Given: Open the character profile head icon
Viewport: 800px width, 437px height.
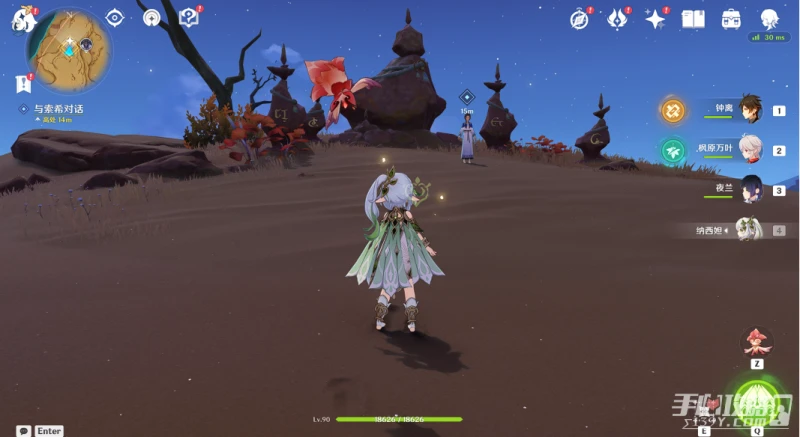Looking at the screenshot, I should point(769,18).
